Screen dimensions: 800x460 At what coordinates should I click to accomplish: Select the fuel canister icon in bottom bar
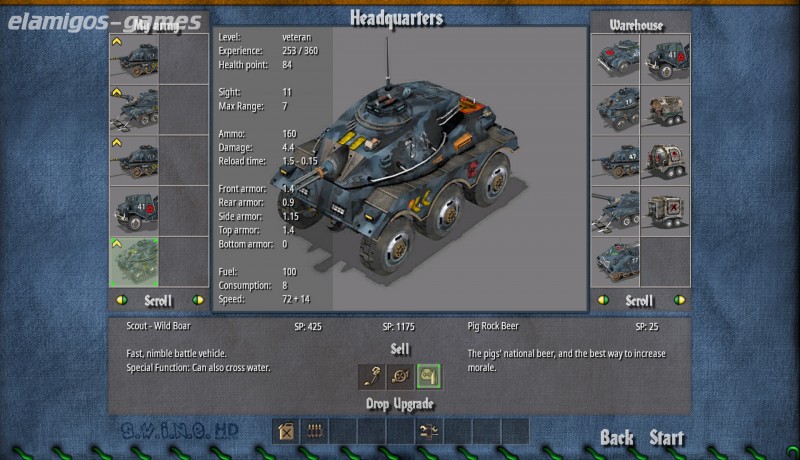[x=287, y=432]
